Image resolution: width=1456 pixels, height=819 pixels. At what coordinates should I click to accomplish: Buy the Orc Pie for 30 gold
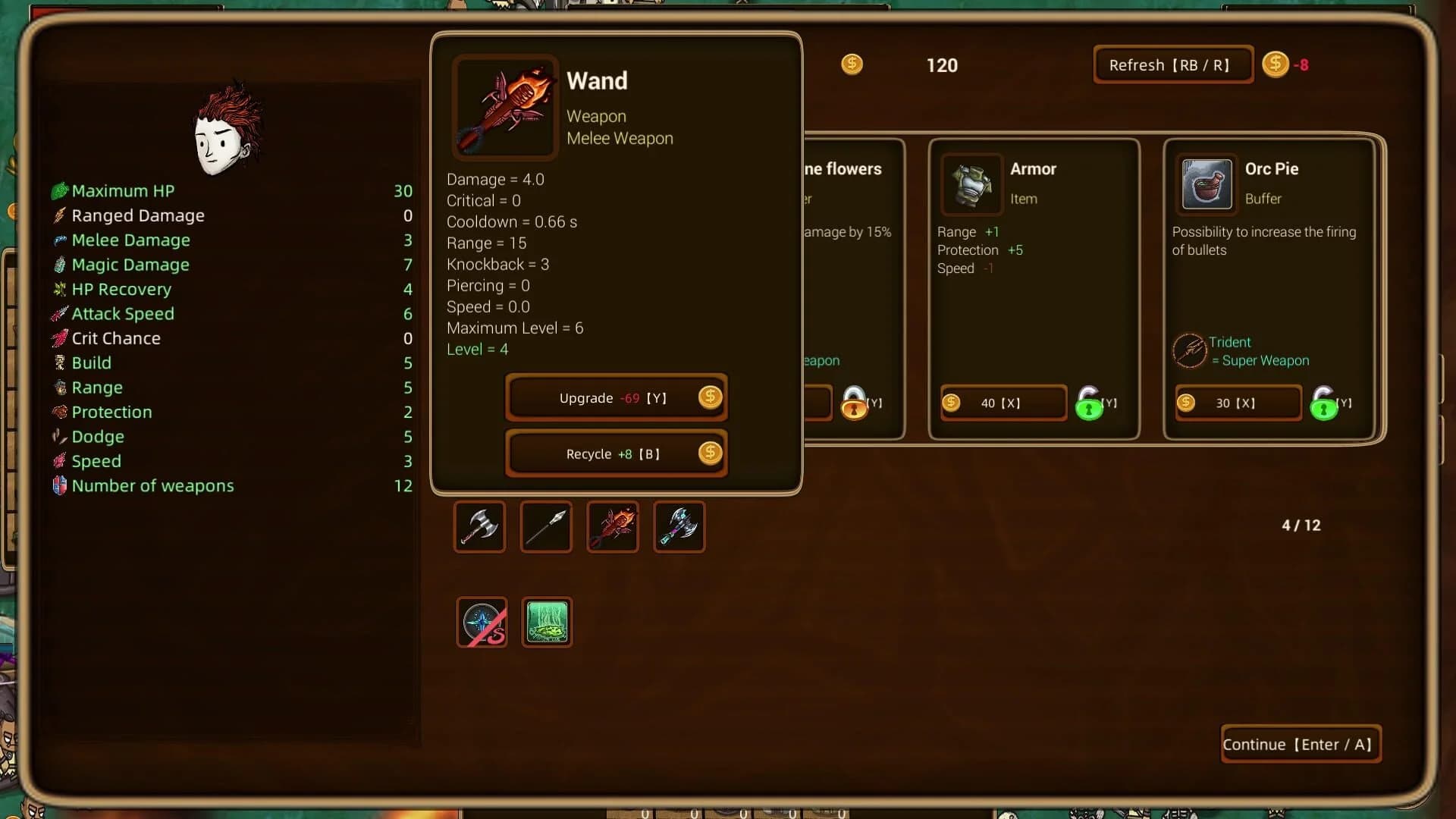tap(1237, 403)
